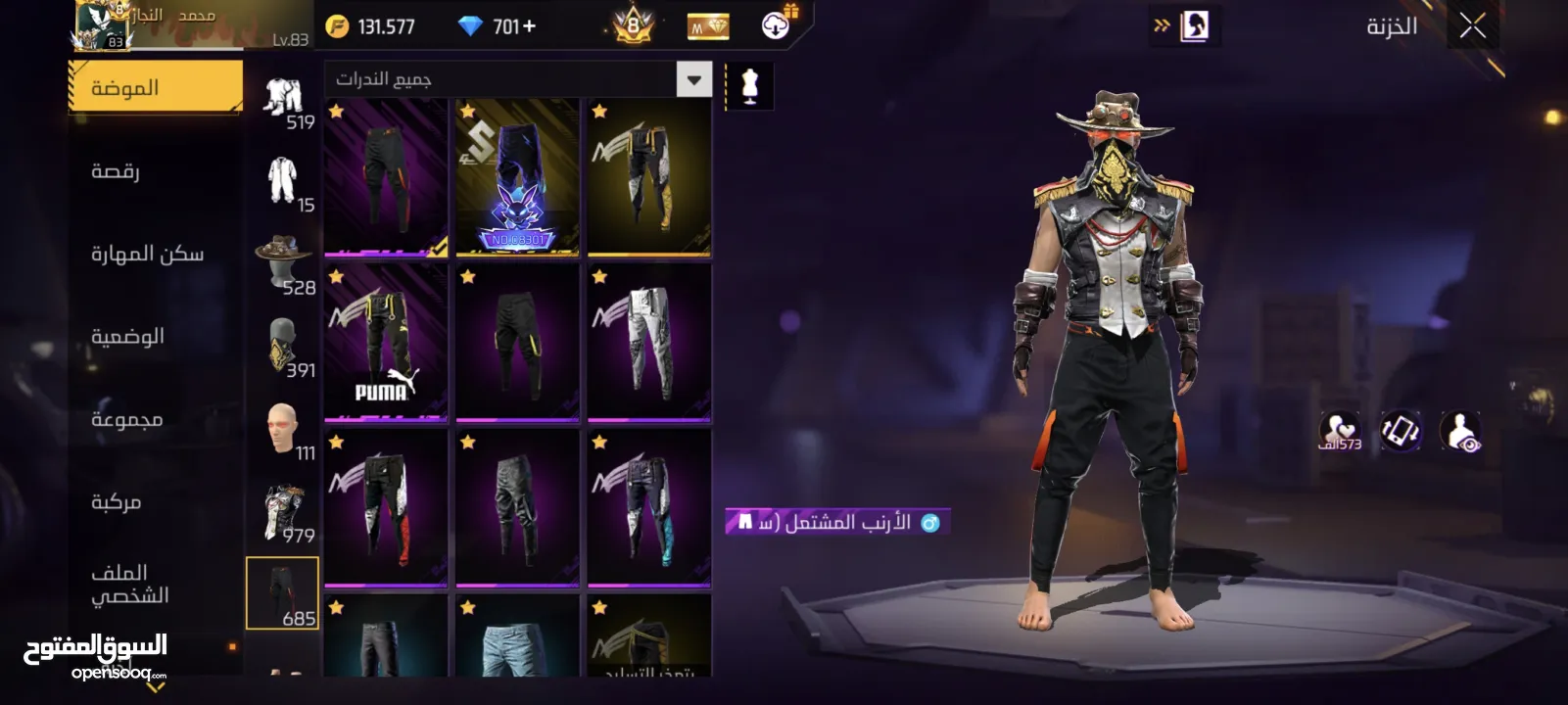
Task: Open the character switch icon with arrows
Action: click(1184, 26)
